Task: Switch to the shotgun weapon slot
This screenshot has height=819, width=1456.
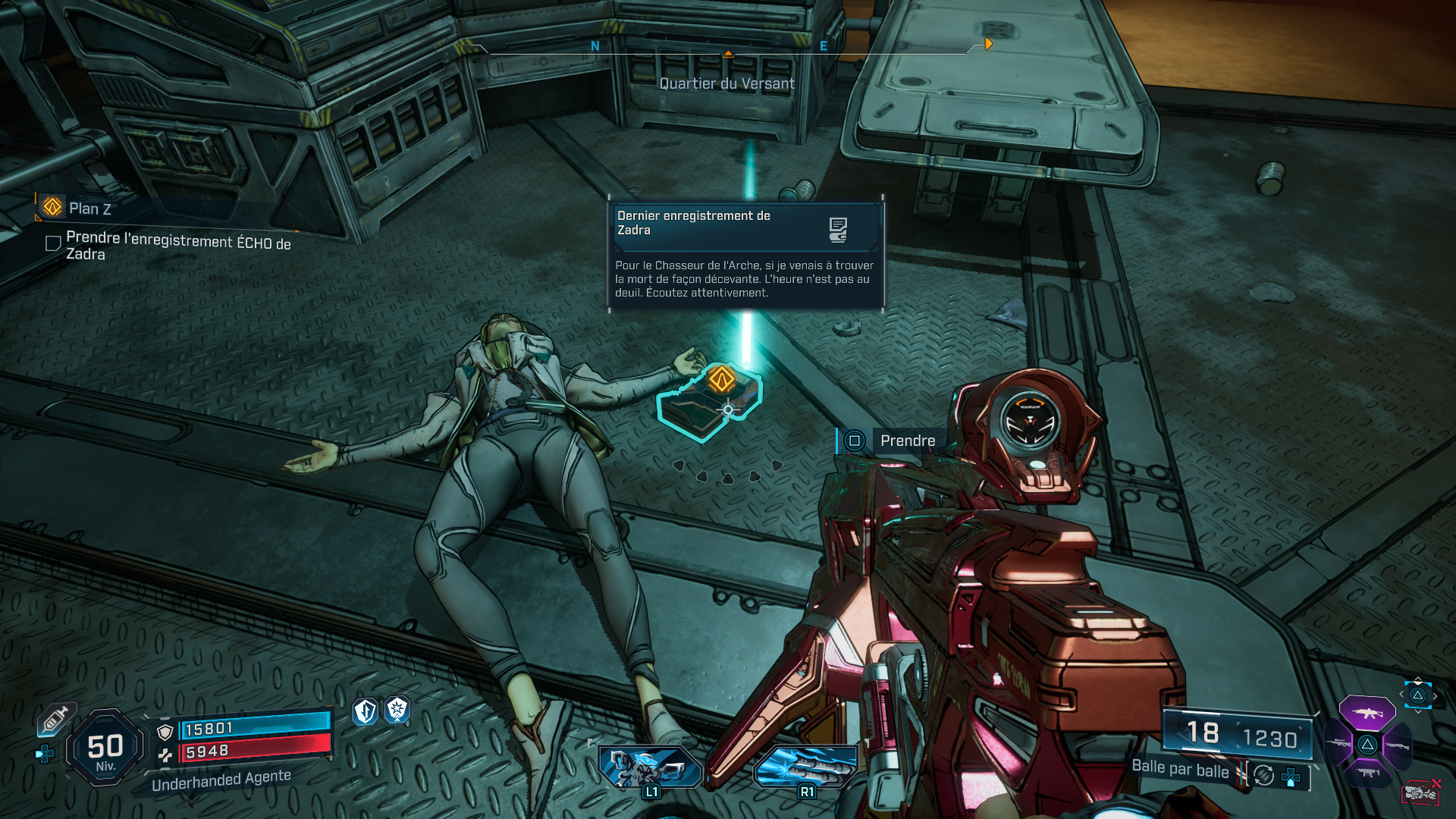Action: (x=1398, y=745)
